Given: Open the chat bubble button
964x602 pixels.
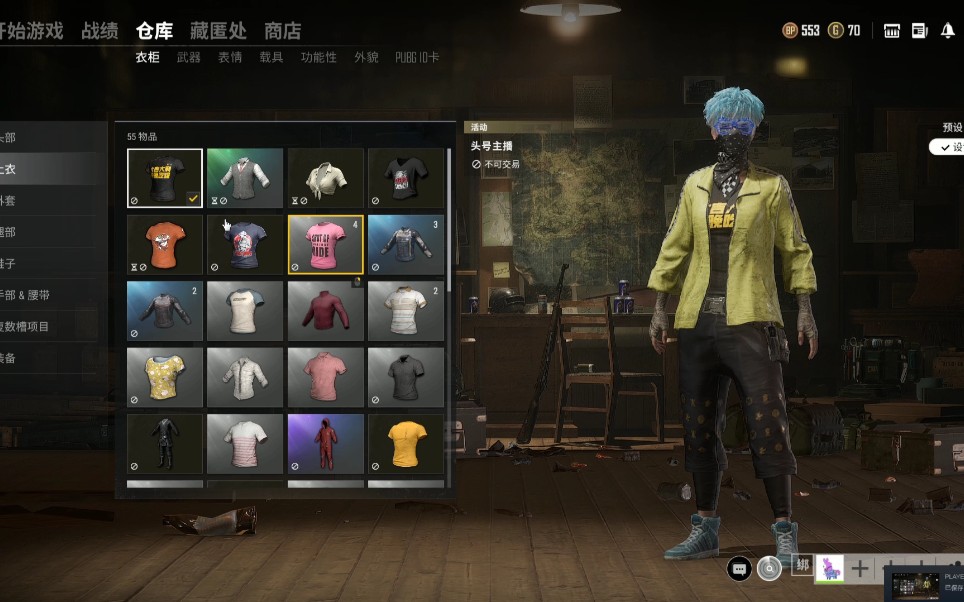Looking at the screenshot, I should click(x=739, y=569).
